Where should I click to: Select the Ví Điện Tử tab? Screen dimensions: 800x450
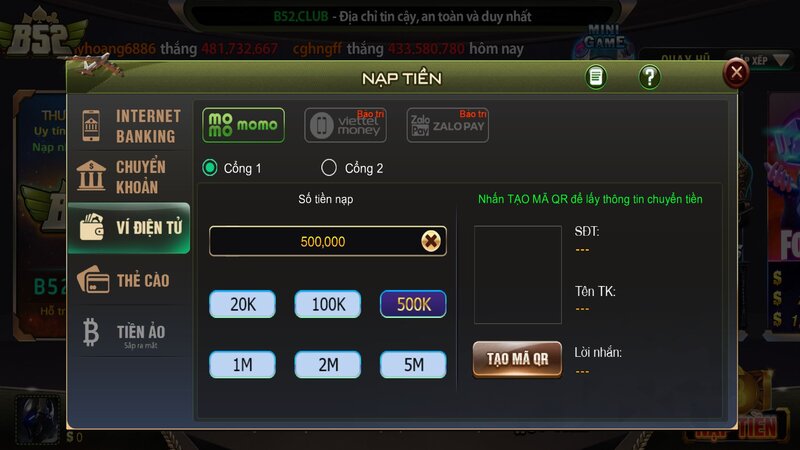pos(129,227)
